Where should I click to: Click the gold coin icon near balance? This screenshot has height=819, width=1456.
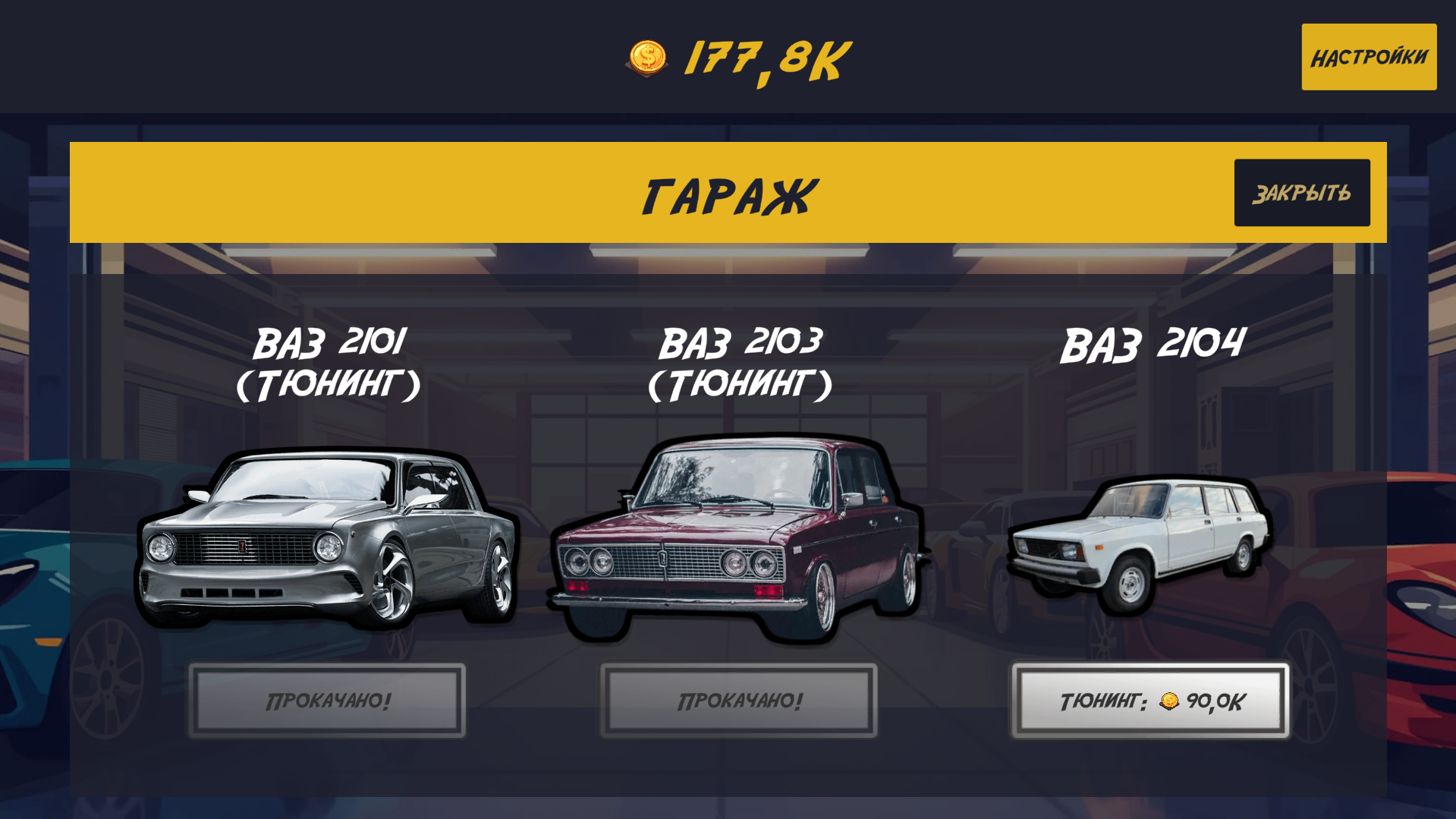649,55
